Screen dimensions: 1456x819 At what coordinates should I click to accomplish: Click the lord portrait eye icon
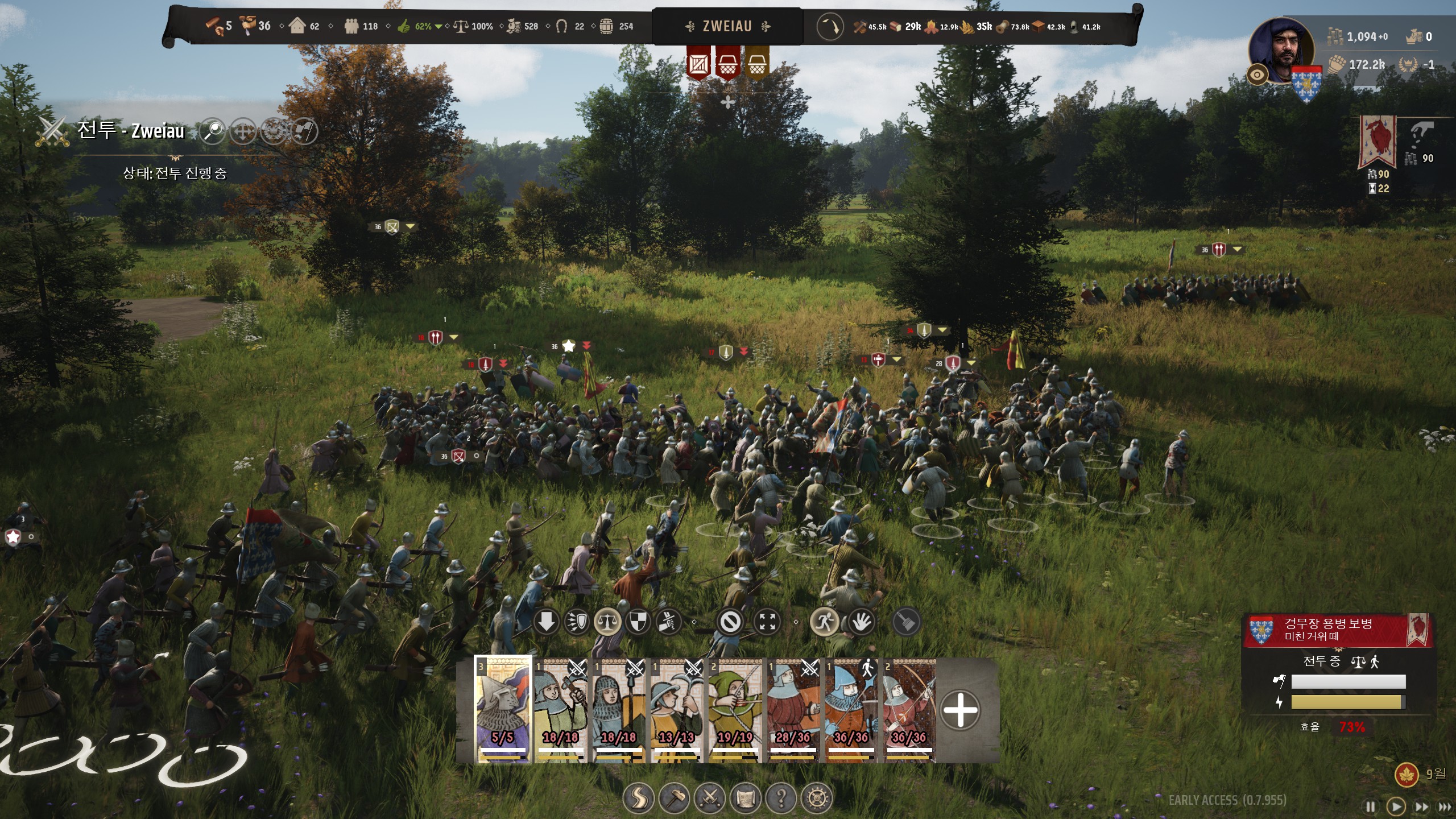click(1257, 75)
